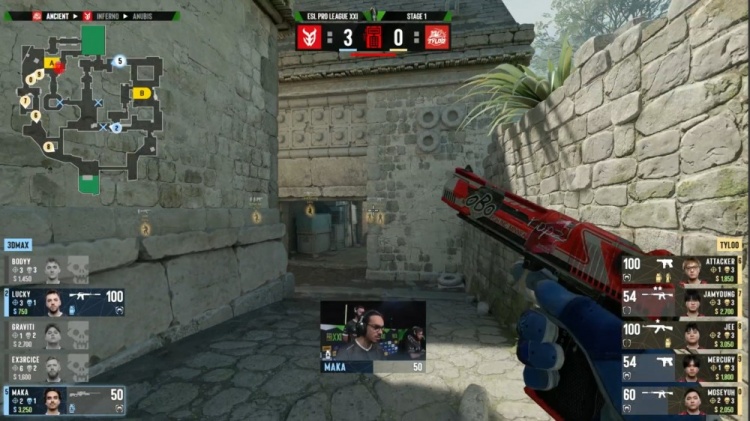Click the 3DMAX team logo on scoreboard

click(x=309, y=38)
